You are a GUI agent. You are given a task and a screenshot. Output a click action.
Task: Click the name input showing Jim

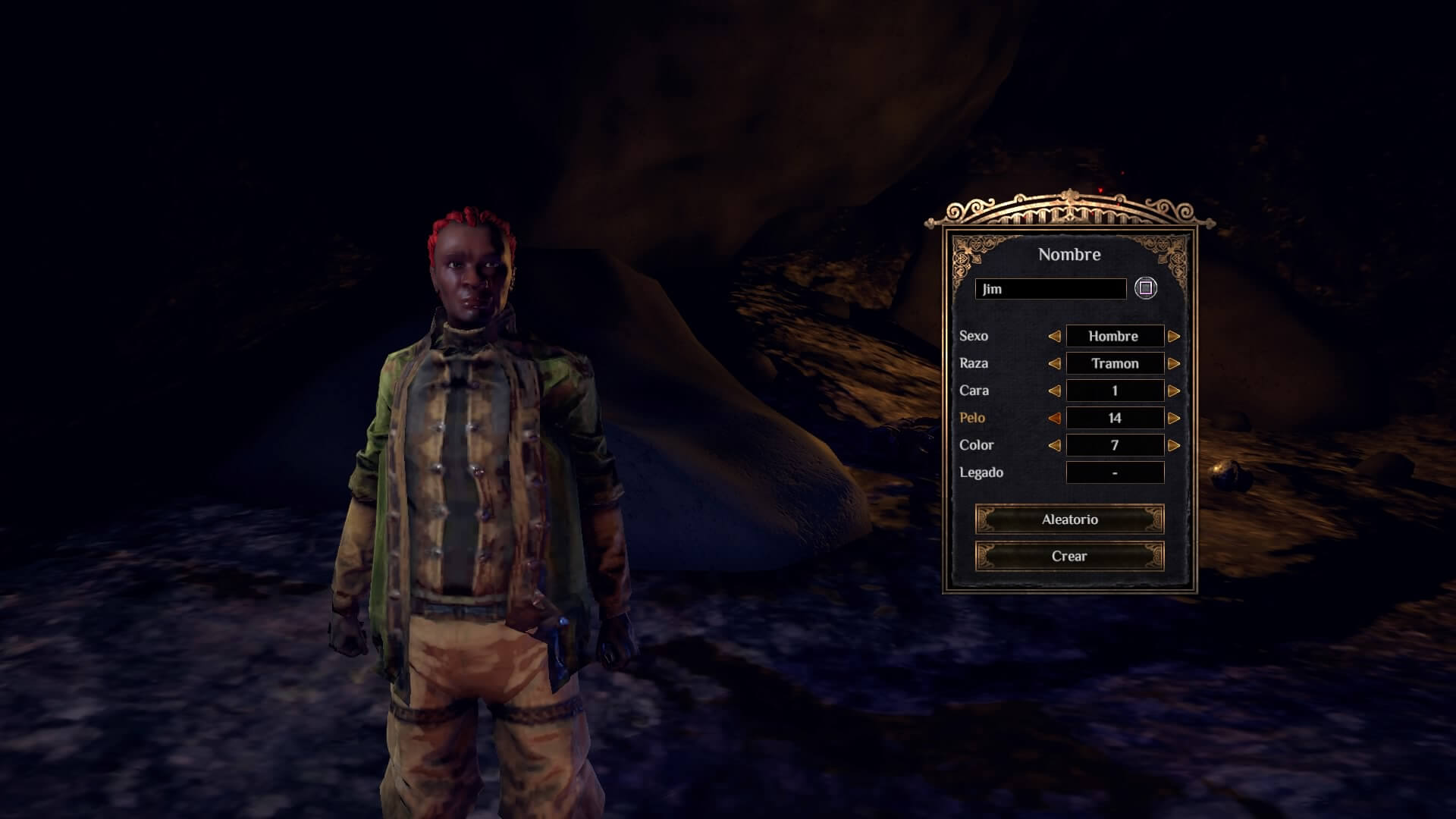[x=1050, y=289]
